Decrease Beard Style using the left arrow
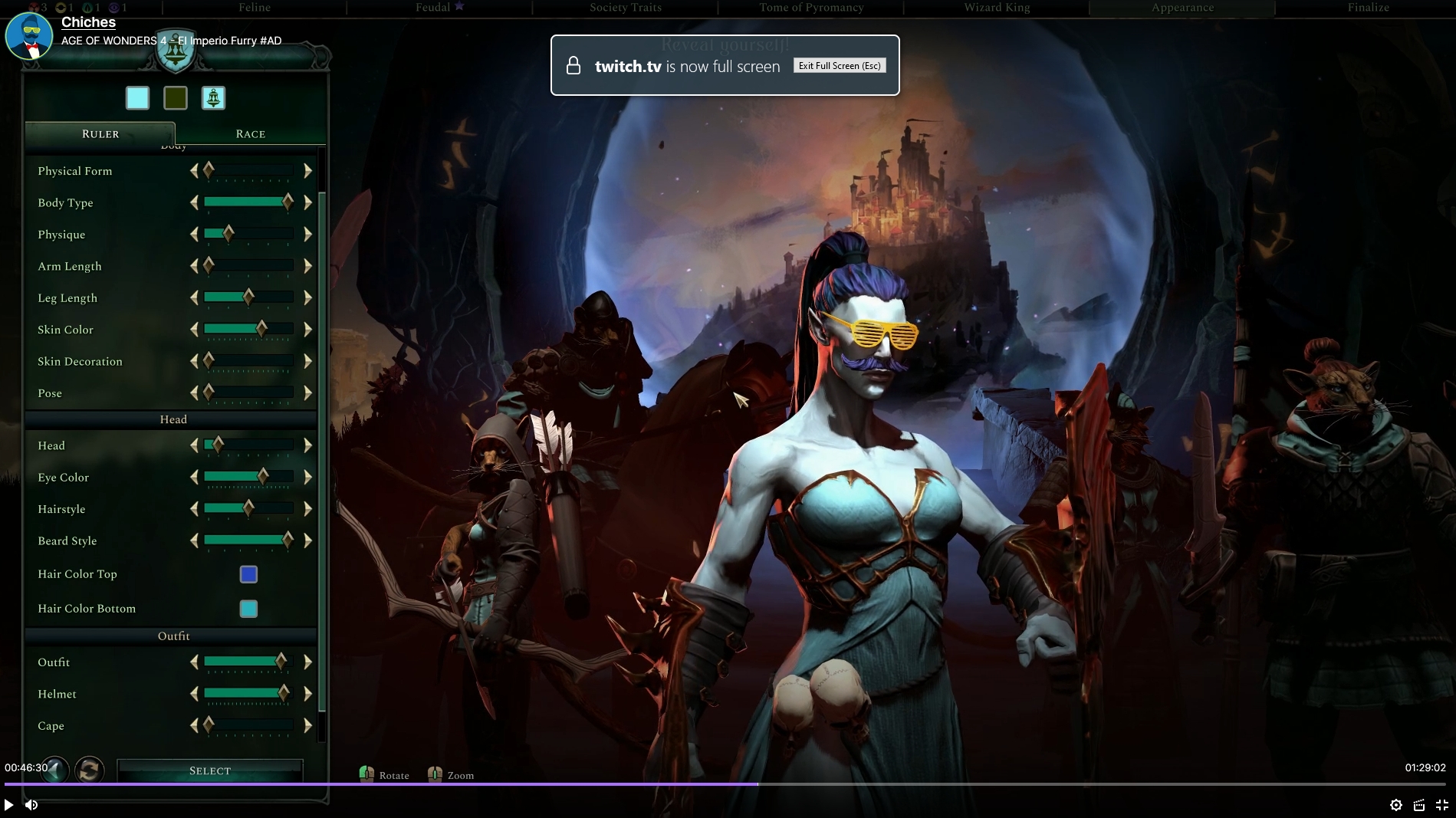This screenshot has height=818, width=1456. 193,540
